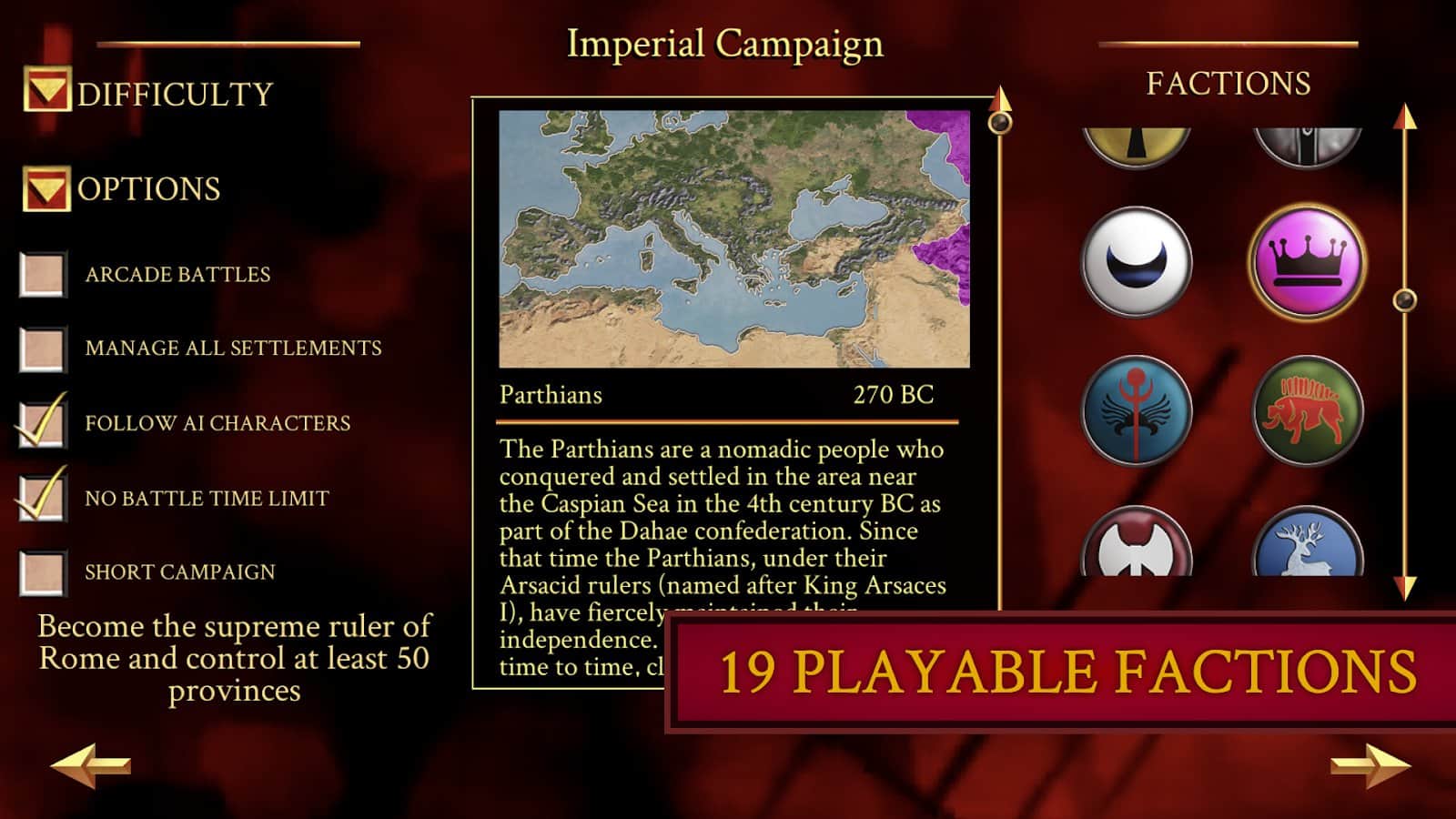Proceed with the right gold arrow
Viewport: 1456px width, 819px height.
pyautogui.click(x=1370, y=764)
